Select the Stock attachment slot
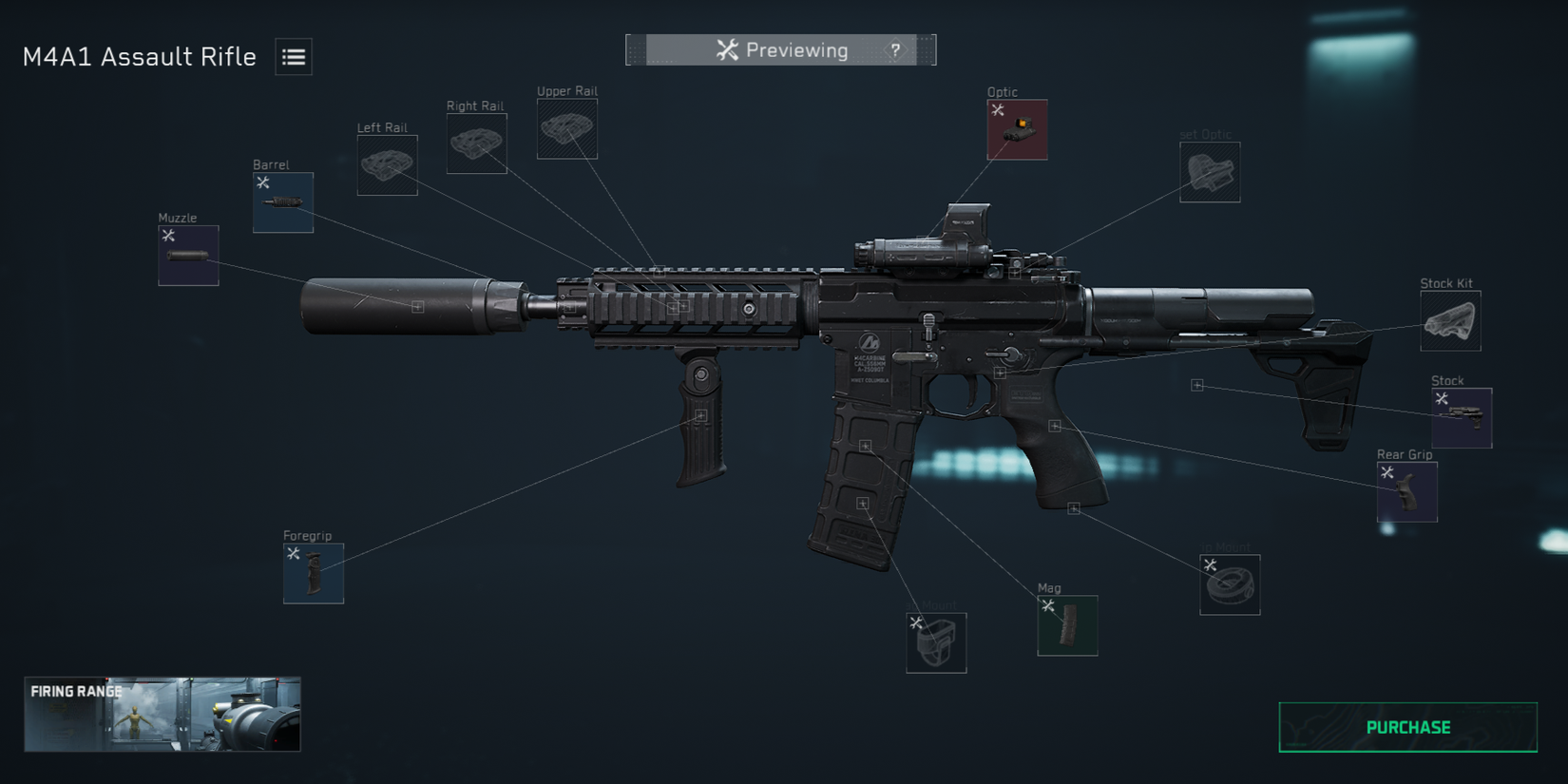 click(x=1461, y=418)
